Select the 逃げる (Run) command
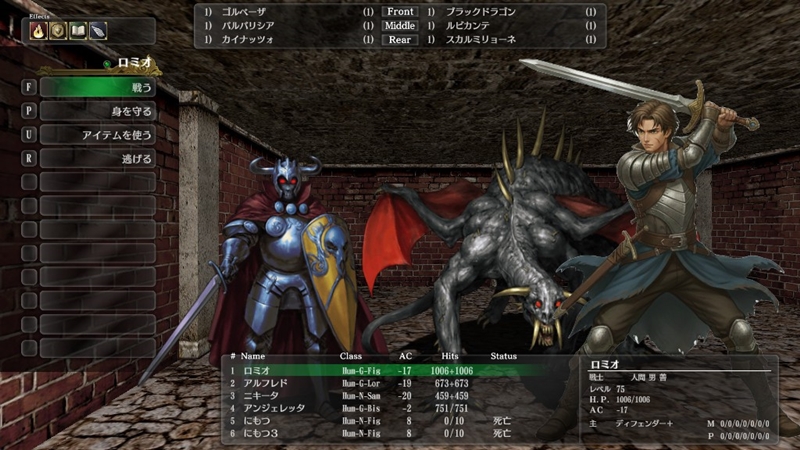 [x=97, y=159]
